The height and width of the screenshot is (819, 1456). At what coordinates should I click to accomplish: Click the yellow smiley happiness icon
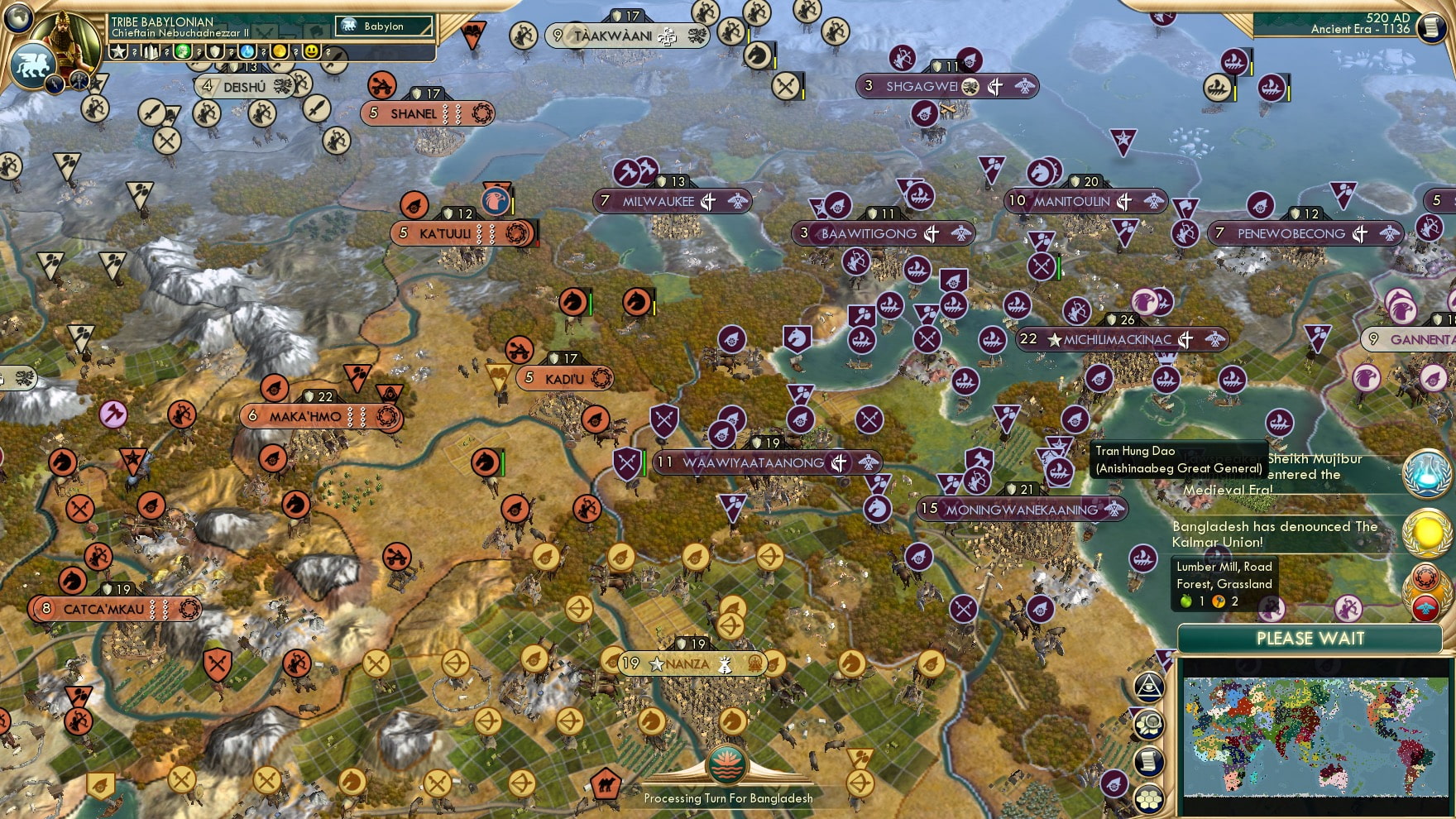point(312,51)
